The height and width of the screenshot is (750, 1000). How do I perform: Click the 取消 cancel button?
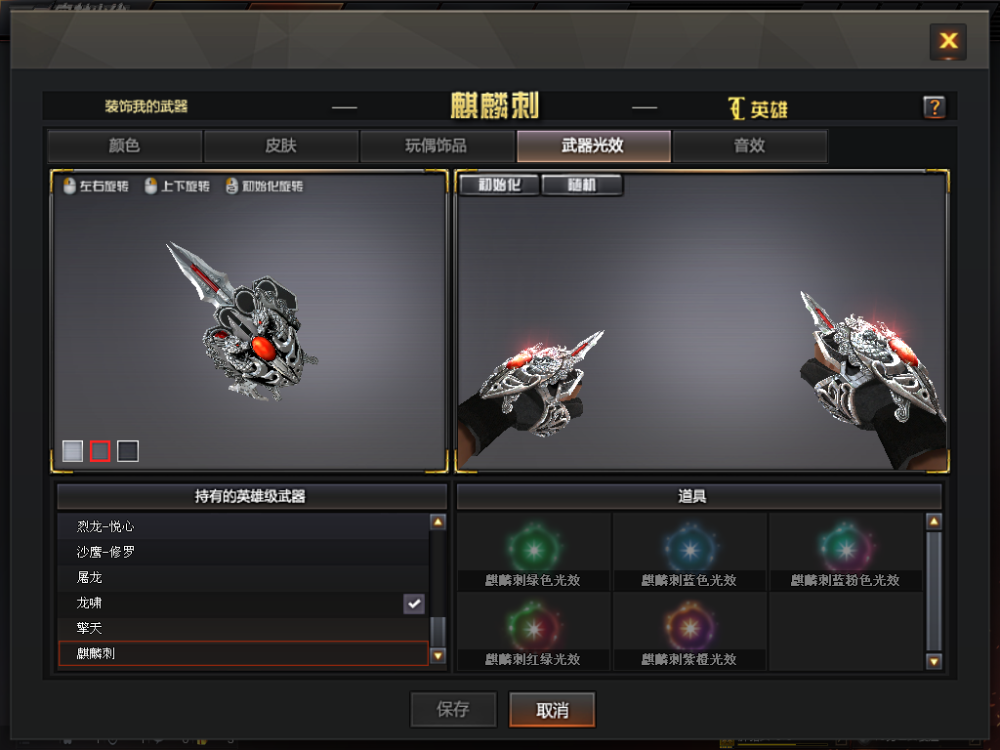point(552,710)
